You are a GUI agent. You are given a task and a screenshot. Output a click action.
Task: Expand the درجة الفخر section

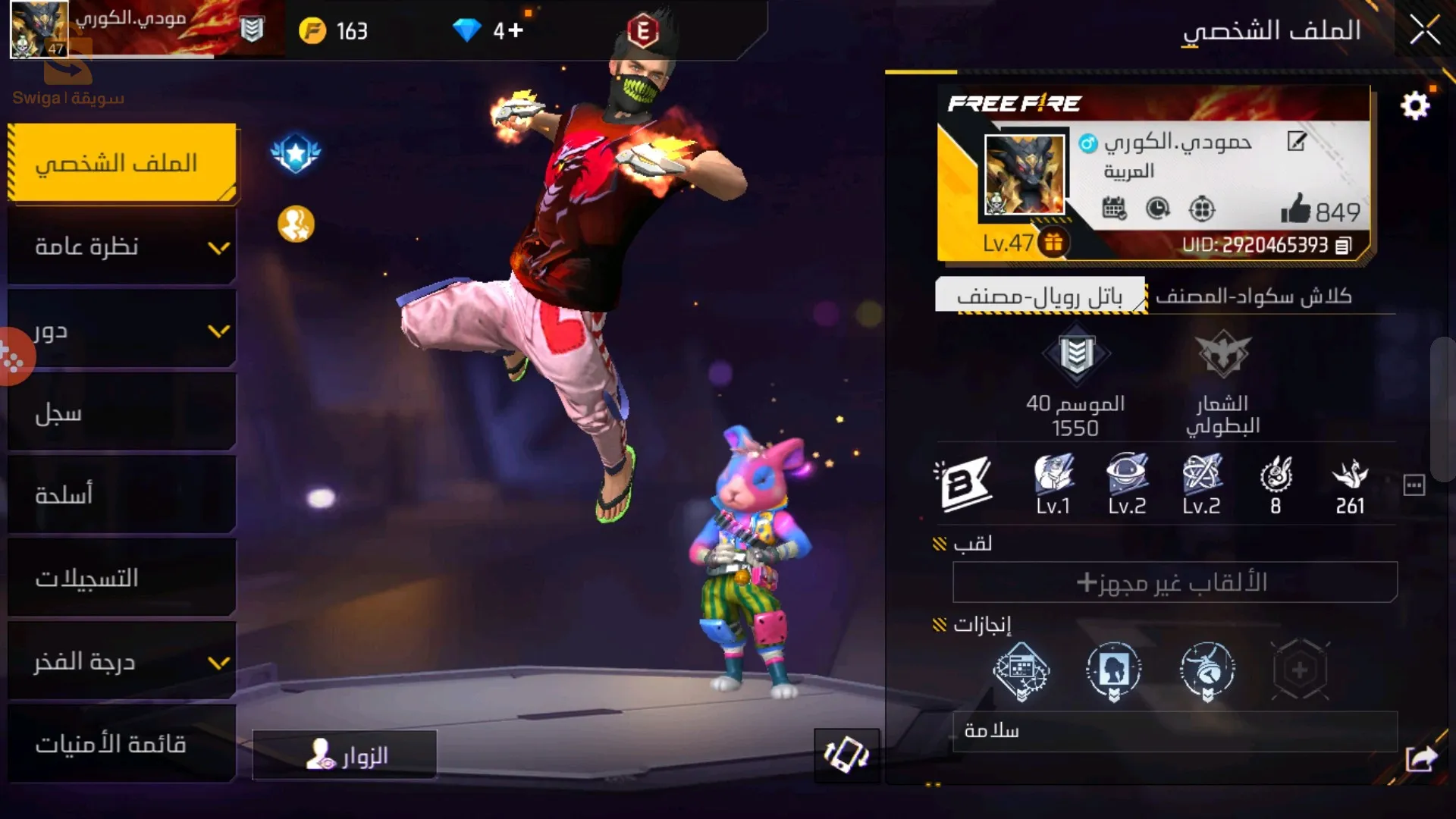[x=121, y=662]
